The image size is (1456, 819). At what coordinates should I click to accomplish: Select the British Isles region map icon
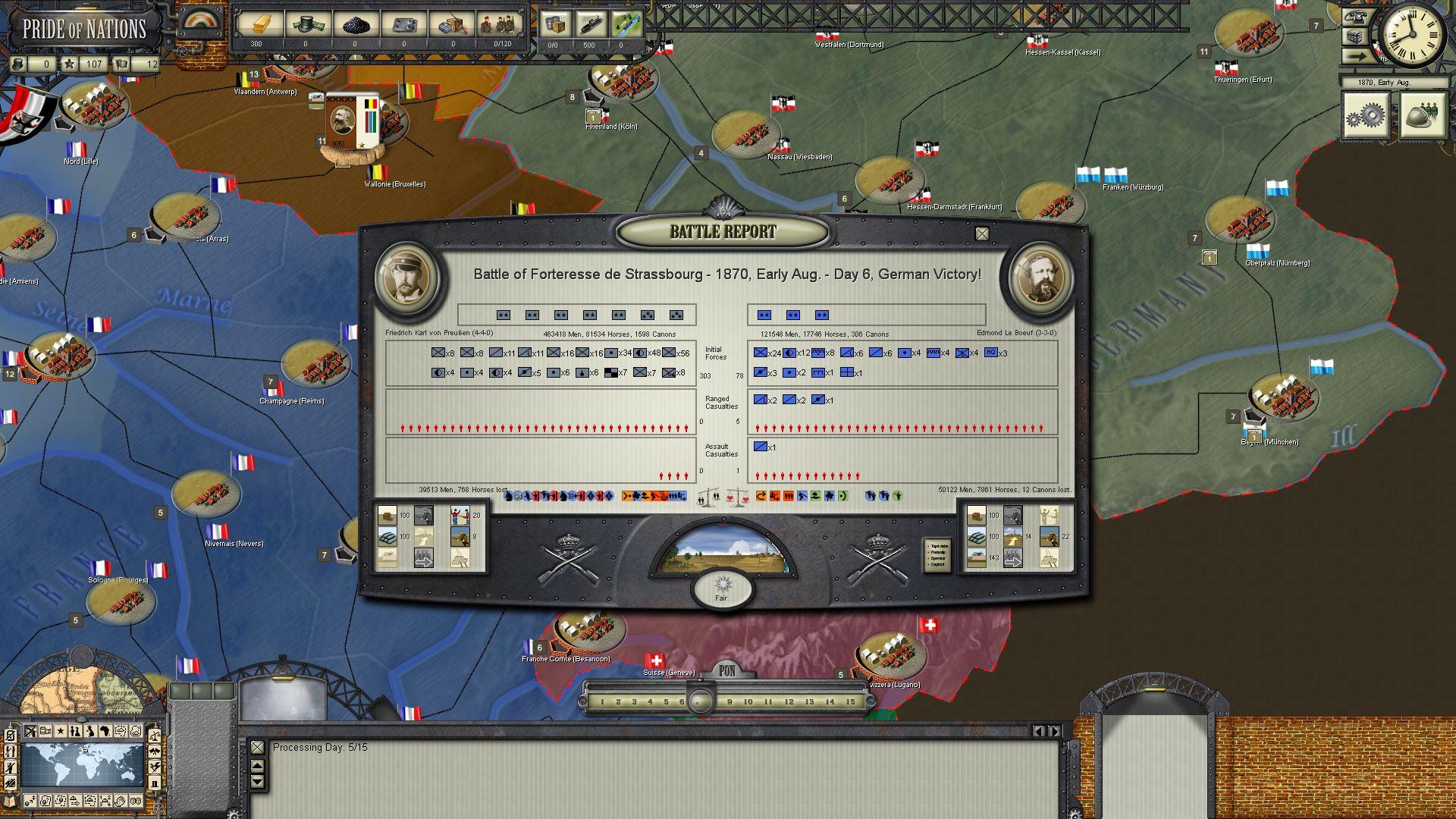pyautogui.click(x=90, y=730)
